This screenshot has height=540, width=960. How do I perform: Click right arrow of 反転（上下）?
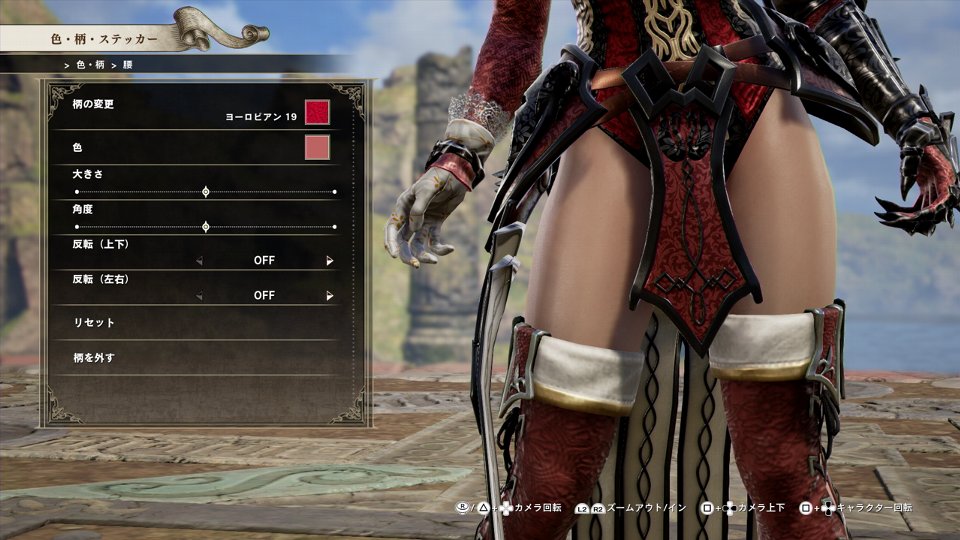pyautogui.click(x=330, y=261)
